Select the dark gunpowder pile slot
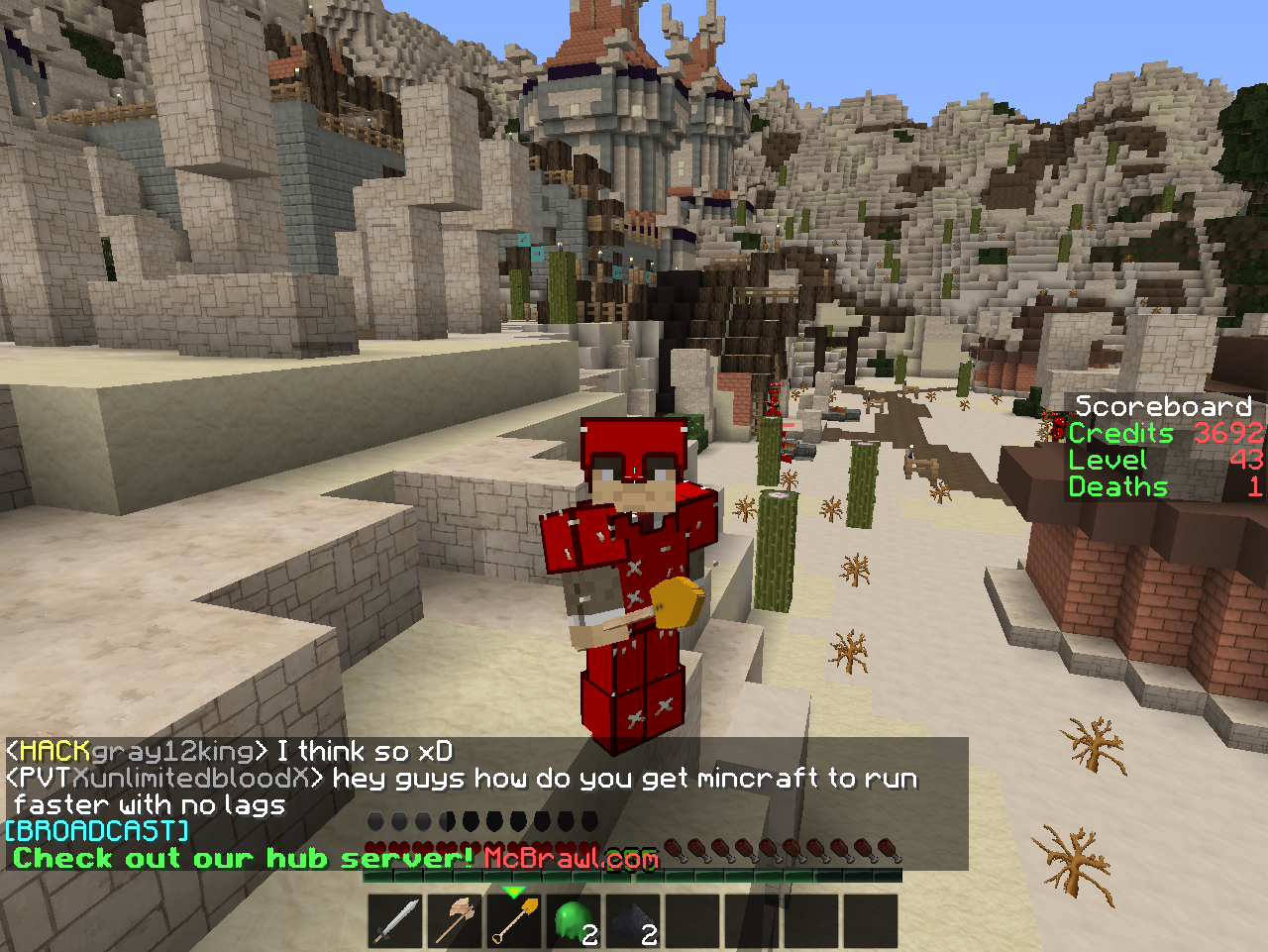This screenshot has width=1268, height=952. point(634,922)
